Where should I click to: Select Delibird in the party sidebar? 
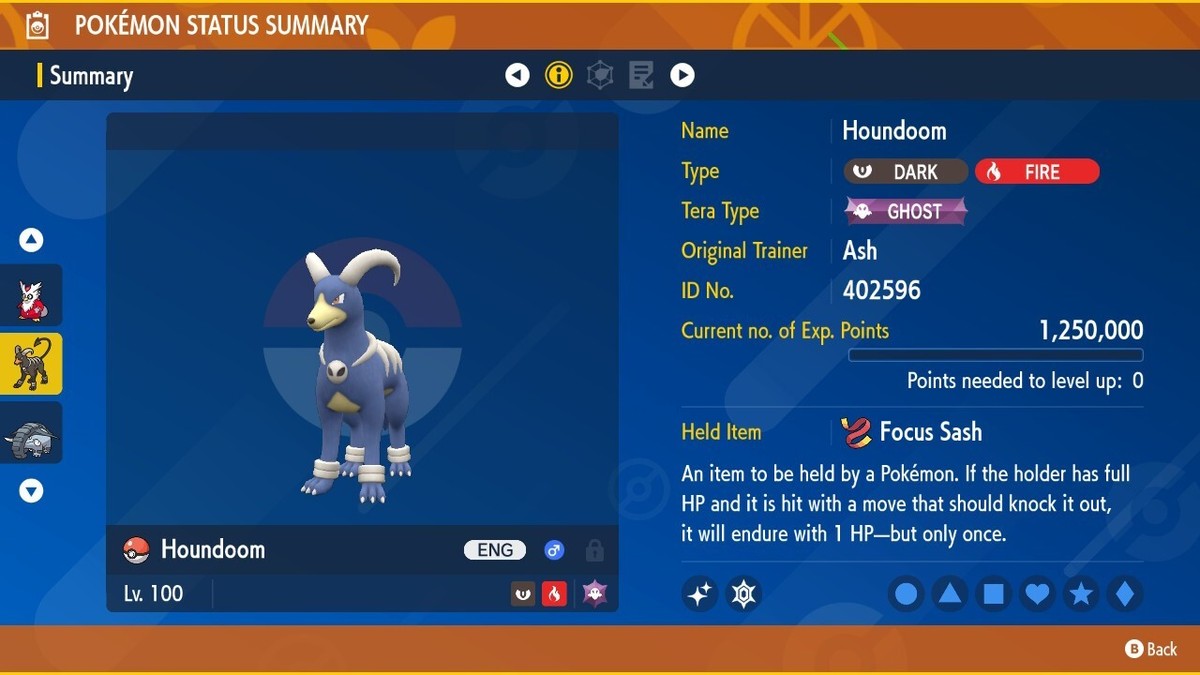[x=31, y=295]
